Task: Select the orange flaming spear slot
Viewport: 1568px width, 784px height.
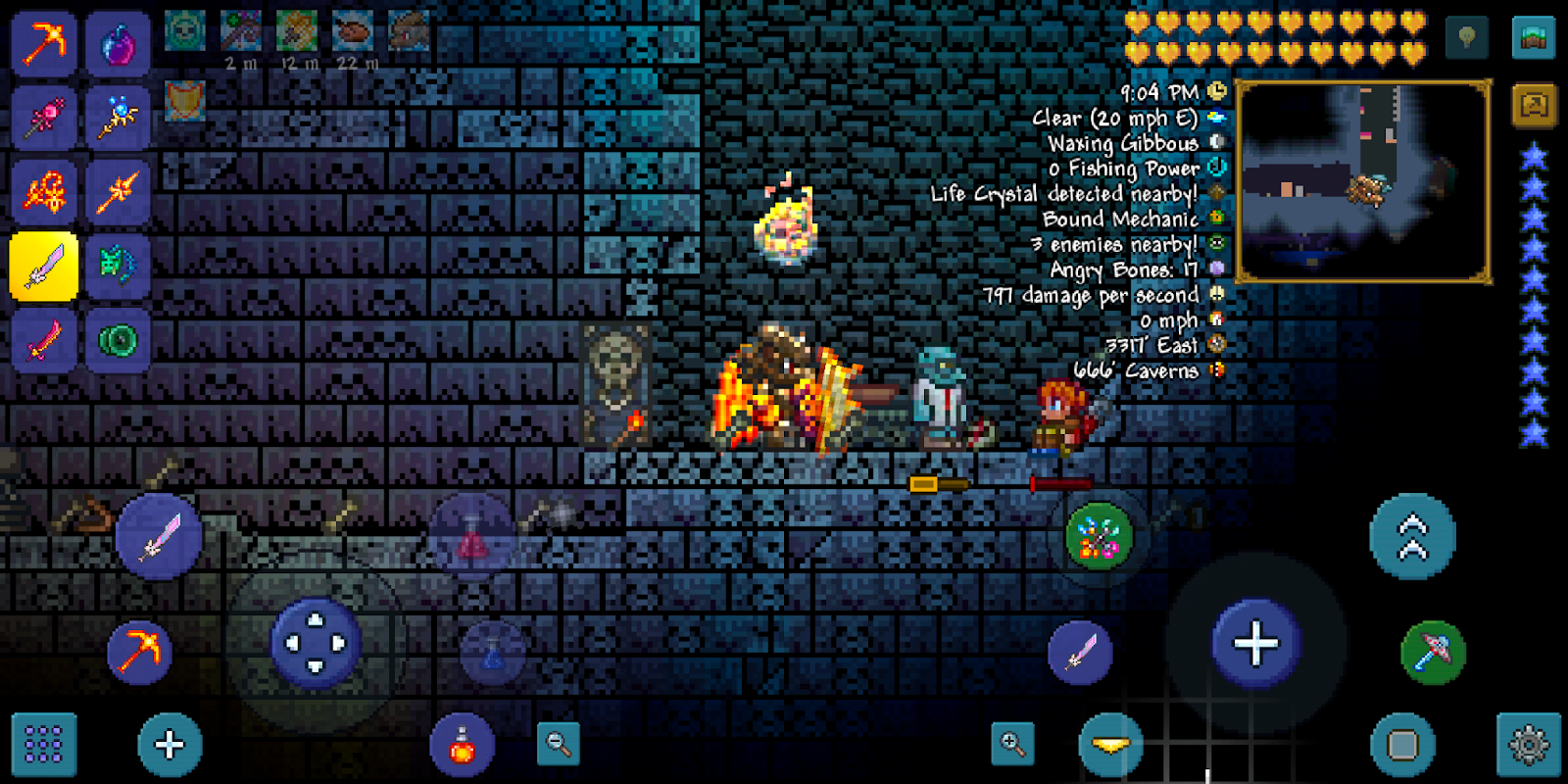Action: [x=118, y=192]
